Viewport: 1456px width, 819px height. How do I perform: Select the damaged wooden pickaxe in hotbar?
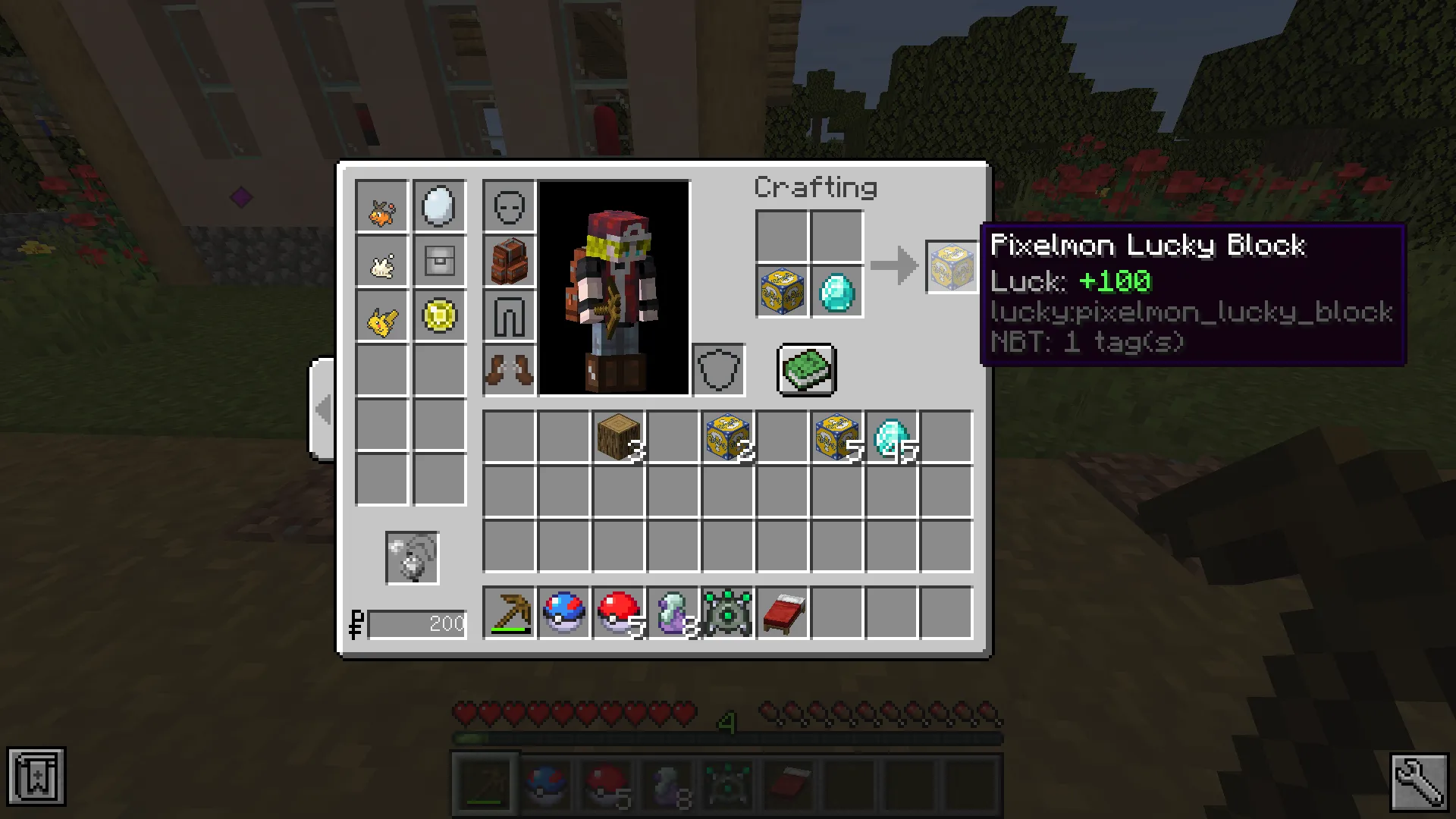click(509, 614)
